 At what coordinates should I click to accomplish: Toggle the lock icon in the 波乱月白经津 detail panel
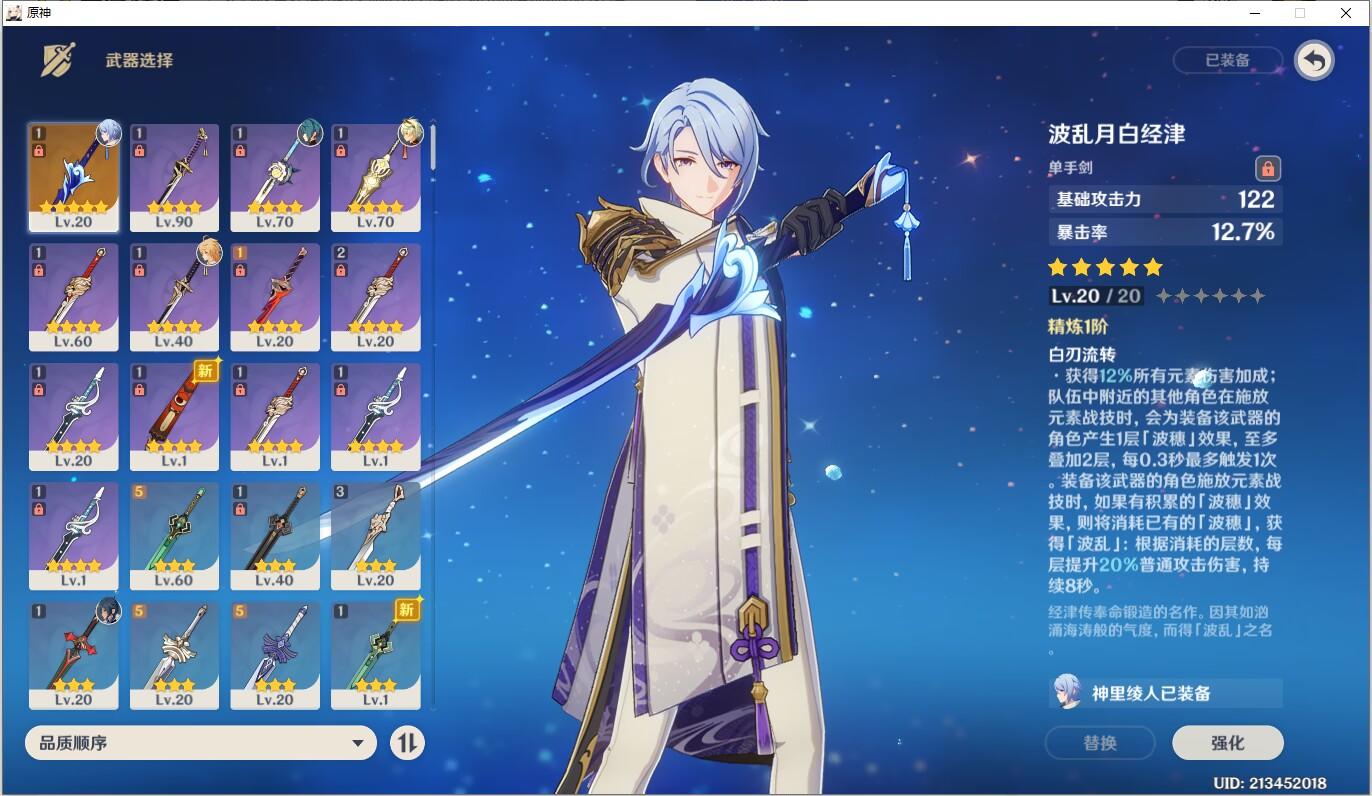pos(1268,169)
